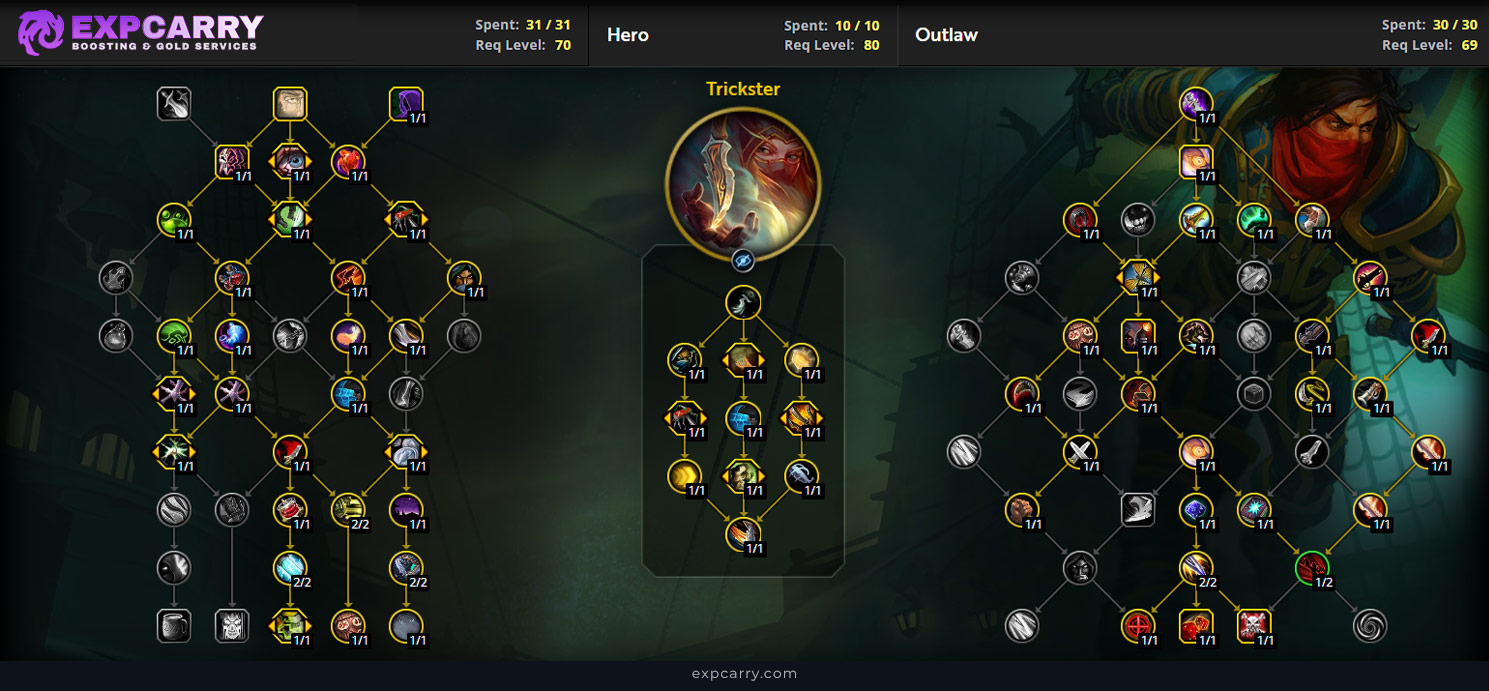This screenshot has width=1489, height=691.
Task: Select the red crosshair Outlaw talent
Action: coord(1138,626)
